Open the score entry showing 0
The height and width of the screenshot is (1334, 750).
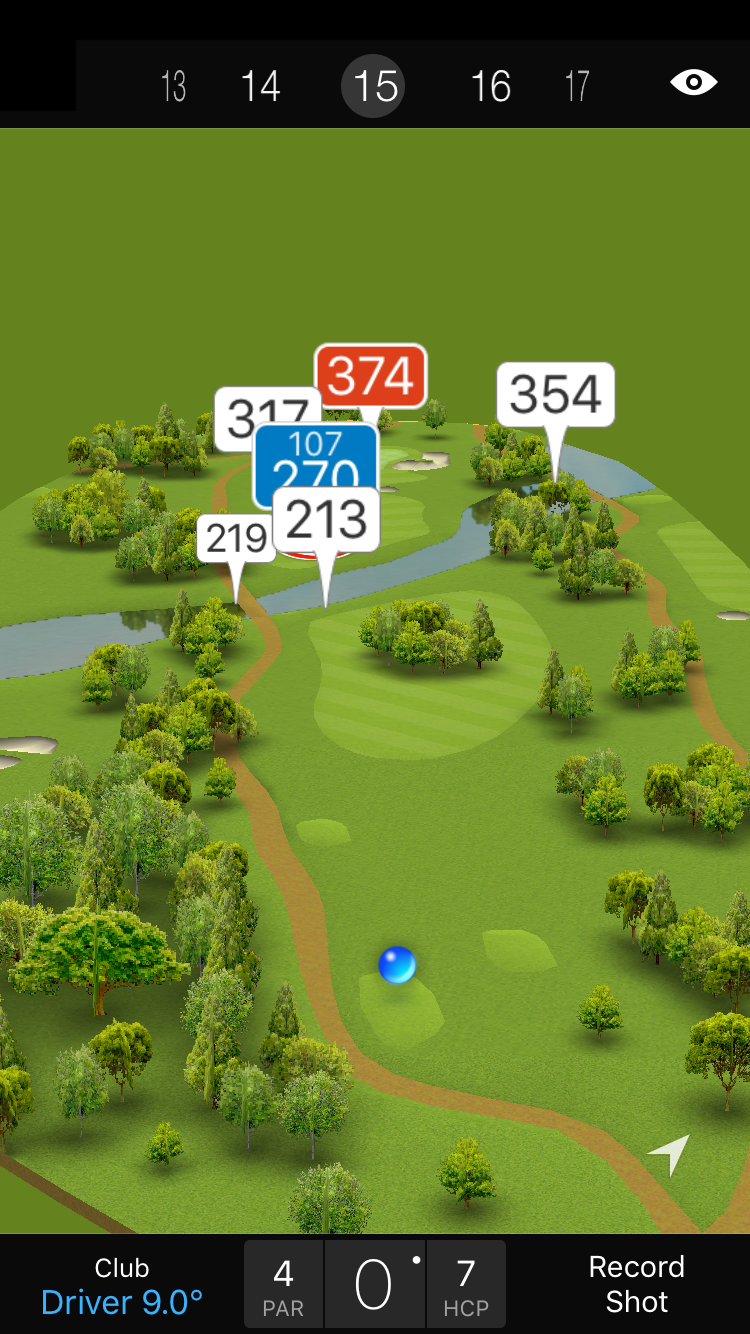click(374, 1285)
